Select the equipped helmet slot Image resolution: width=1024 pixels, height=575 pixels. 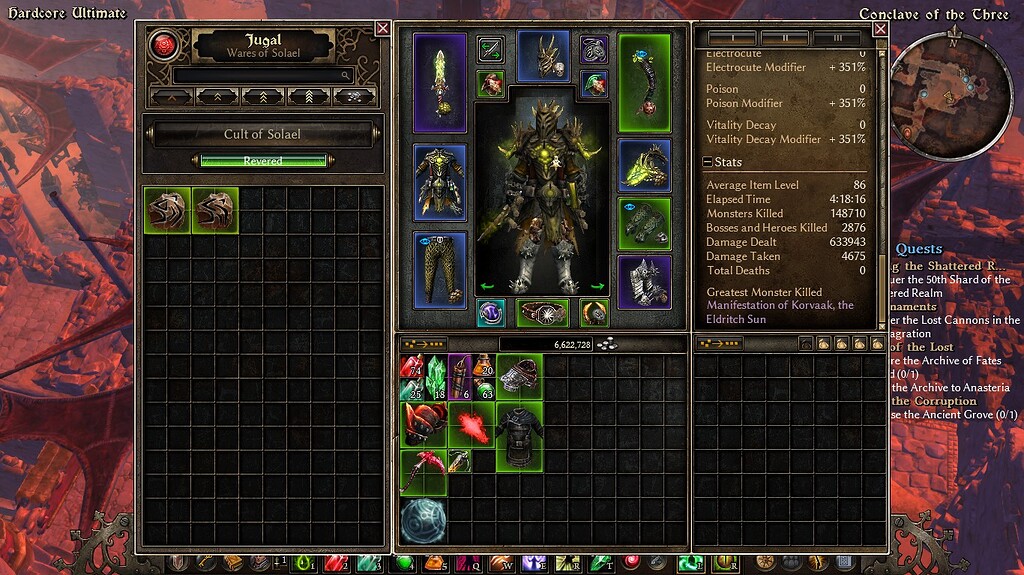[x=543, y=55]
